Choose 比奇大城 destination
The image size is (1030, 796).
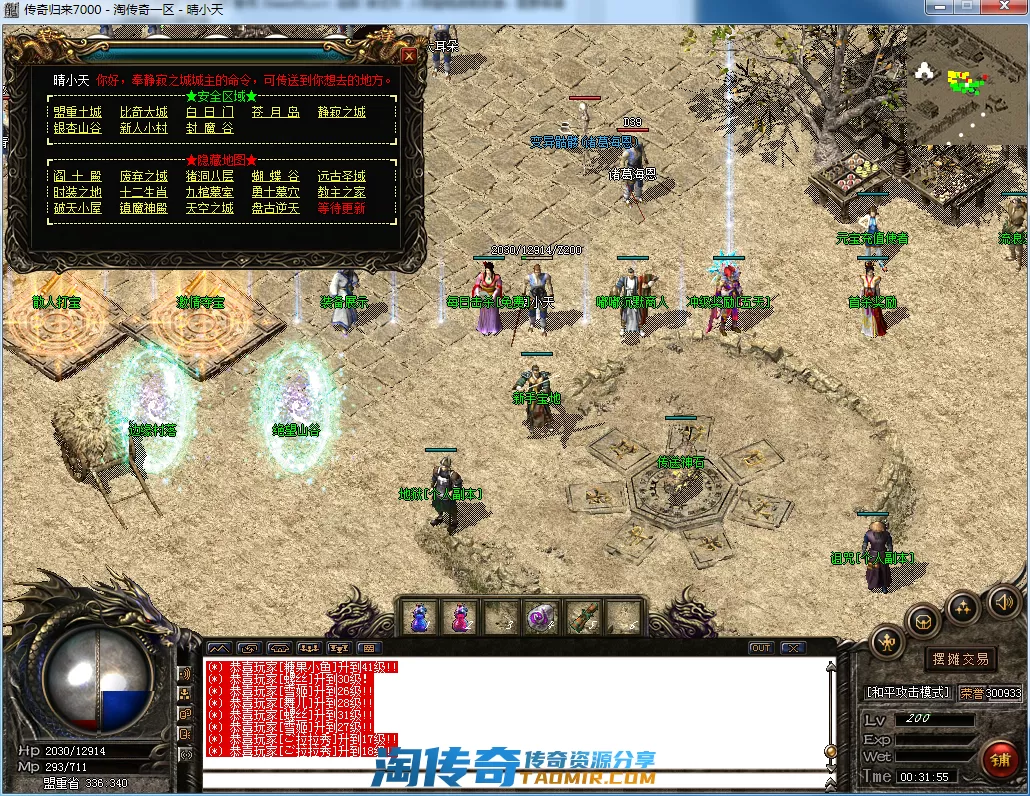pyautogui.click(x=143, y=112)
